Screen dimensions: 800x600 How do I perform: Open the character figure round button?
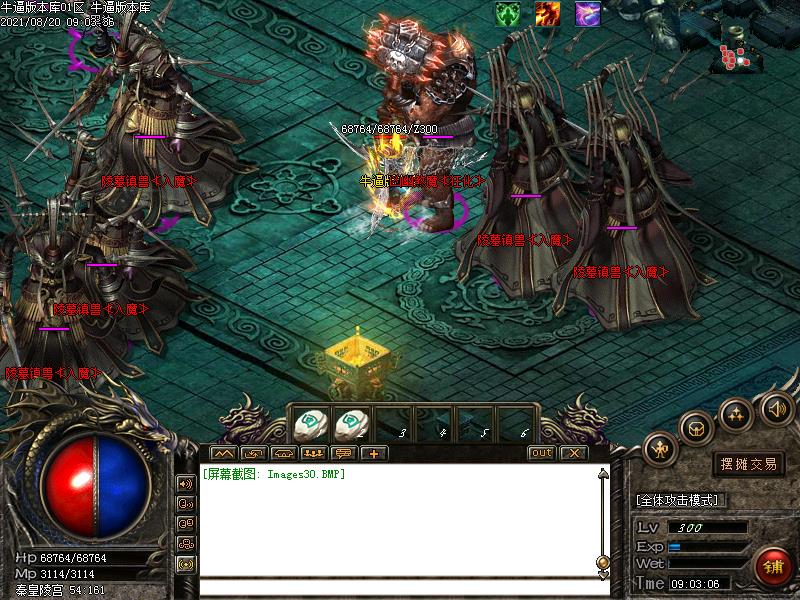click(661, 449)
